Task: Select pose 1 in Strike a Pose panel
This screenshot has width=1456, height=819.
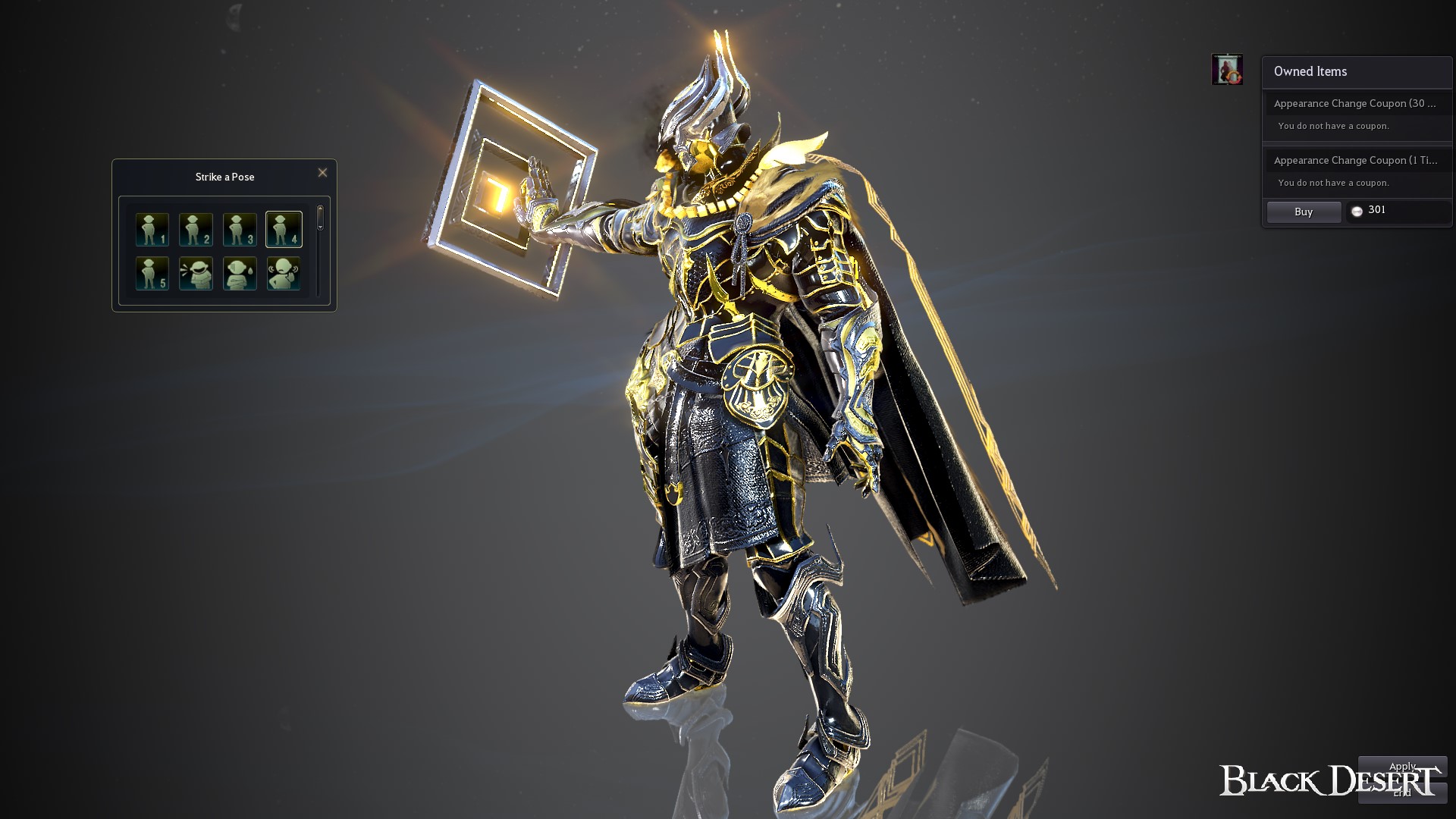Action: click(152, 228)
